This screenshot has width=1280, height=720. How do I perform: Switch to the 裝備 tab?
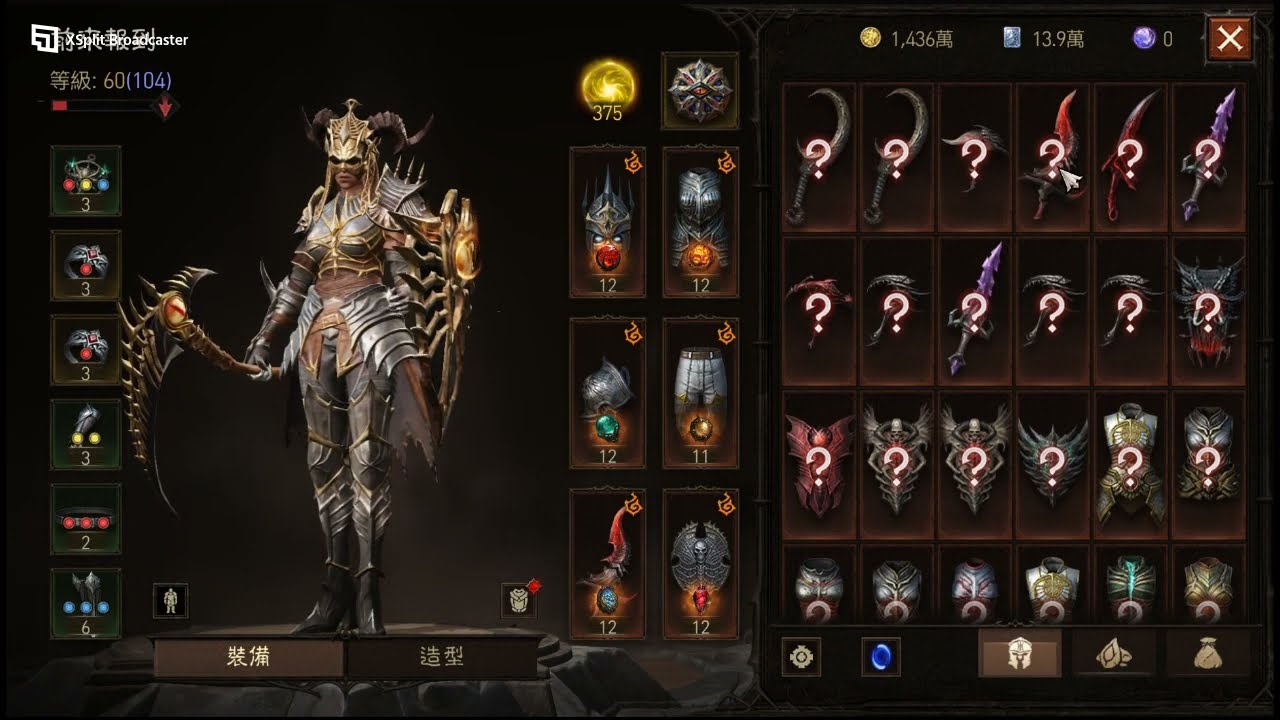click(x=248, y=657)
